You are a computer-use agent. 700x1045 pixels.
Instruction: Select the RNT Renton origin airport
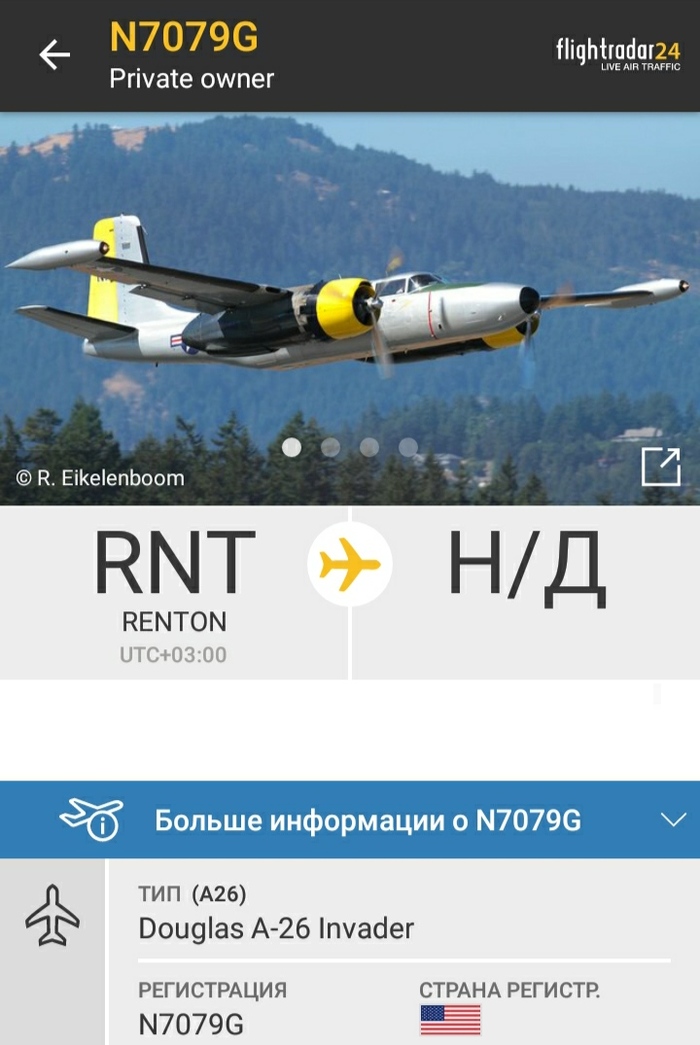click(x=174, y=592)
